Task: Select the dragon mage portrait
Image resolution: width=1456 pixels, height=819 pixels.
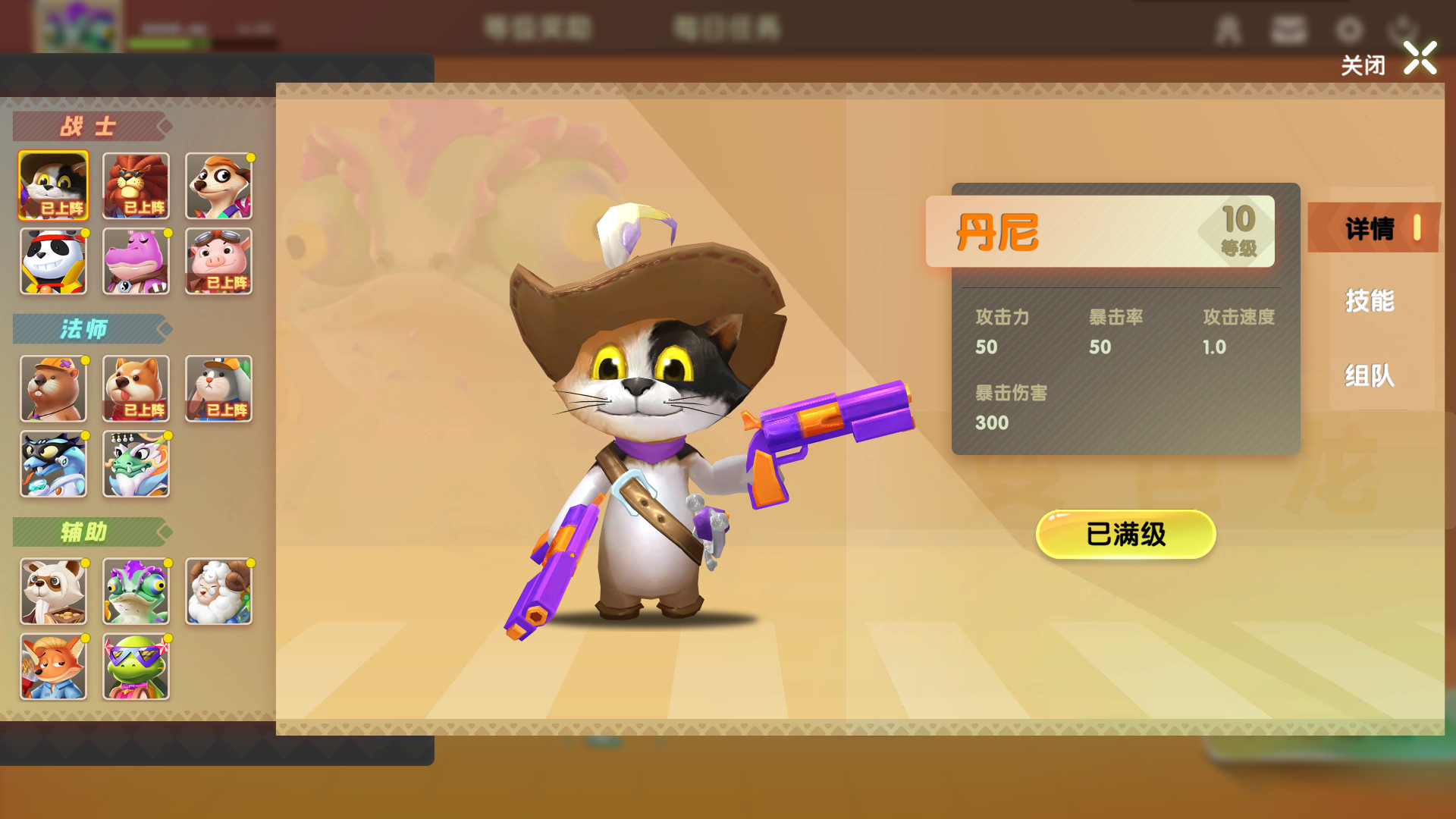Action: [x=136, y=465]
